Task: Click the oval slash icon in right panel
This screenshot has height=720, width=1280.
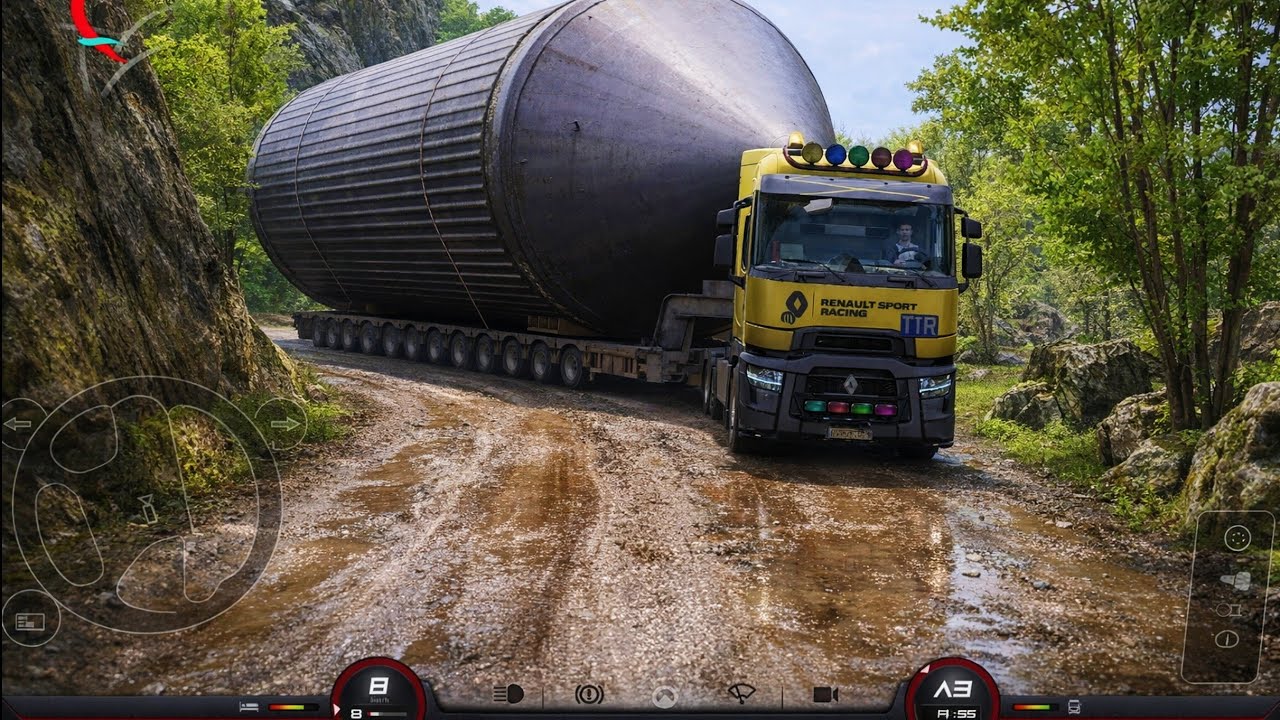Action: (1227, 639)
